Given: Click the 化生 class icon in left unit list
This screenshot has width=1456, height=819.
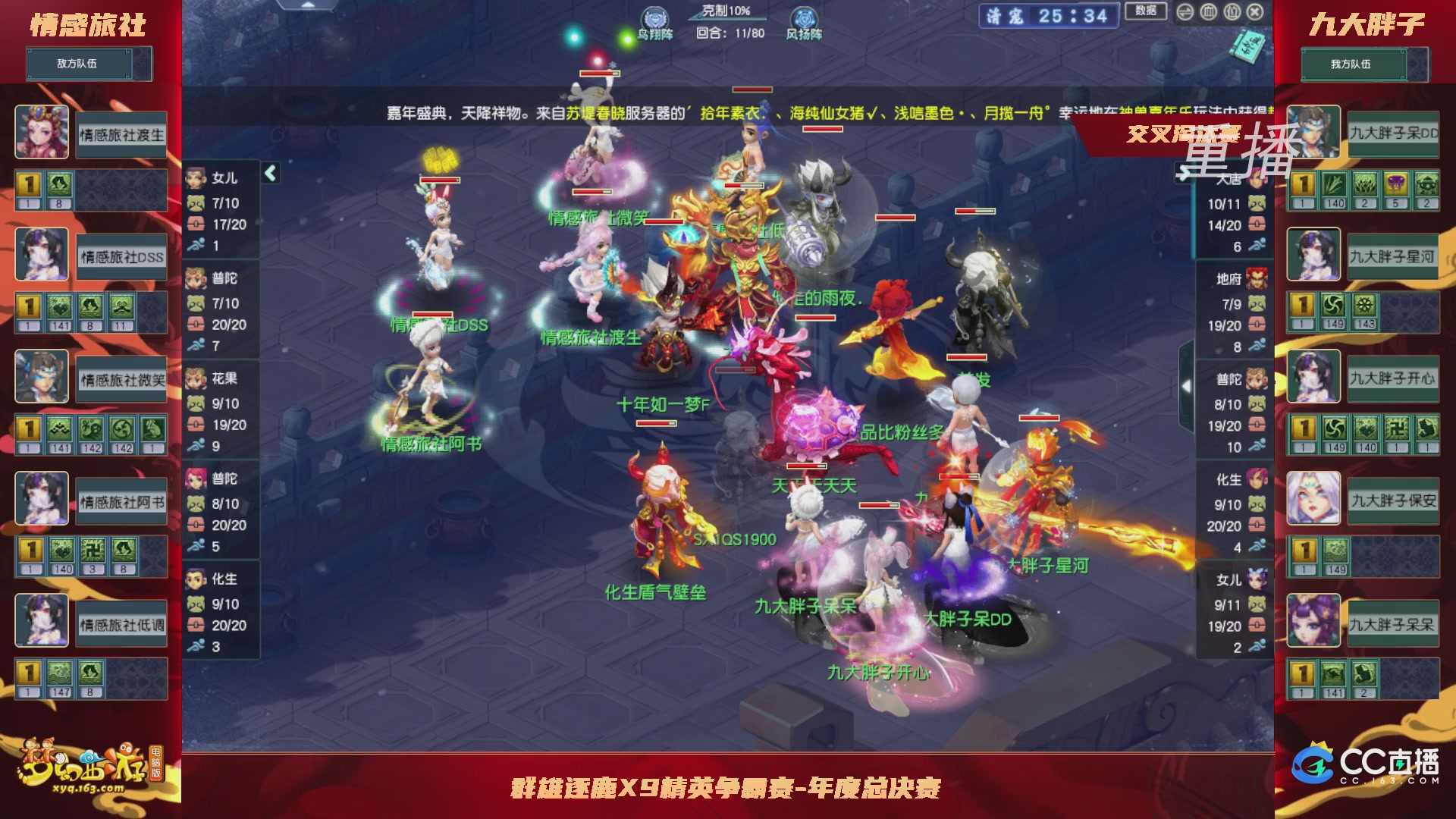Looking at the screenshot, I should pyautogui.click(x=196, y=579).
